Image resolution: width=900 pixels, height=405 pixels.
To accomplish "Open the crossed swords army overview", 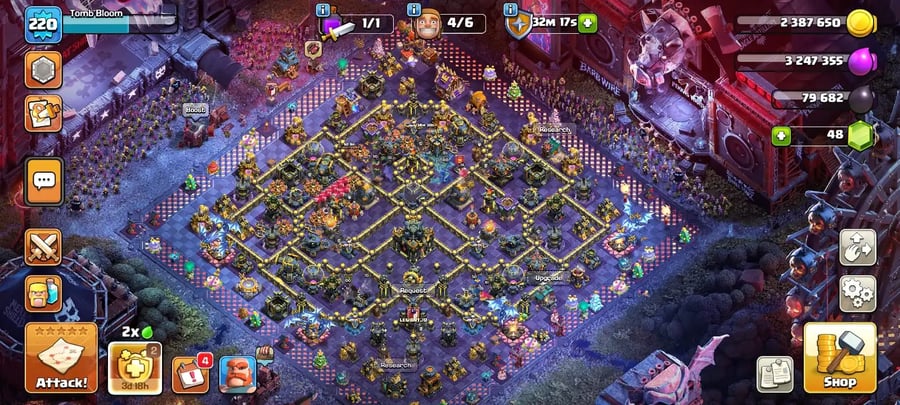I will pyautogui.click(x=43, y=247).
